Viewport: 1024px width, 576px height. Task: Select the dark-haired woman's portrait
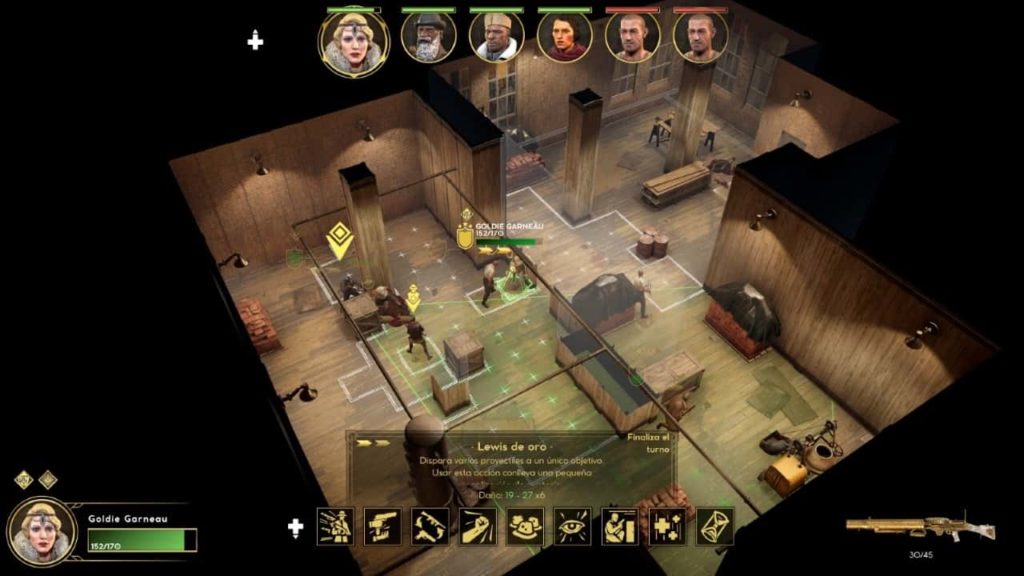pos(565,37)
